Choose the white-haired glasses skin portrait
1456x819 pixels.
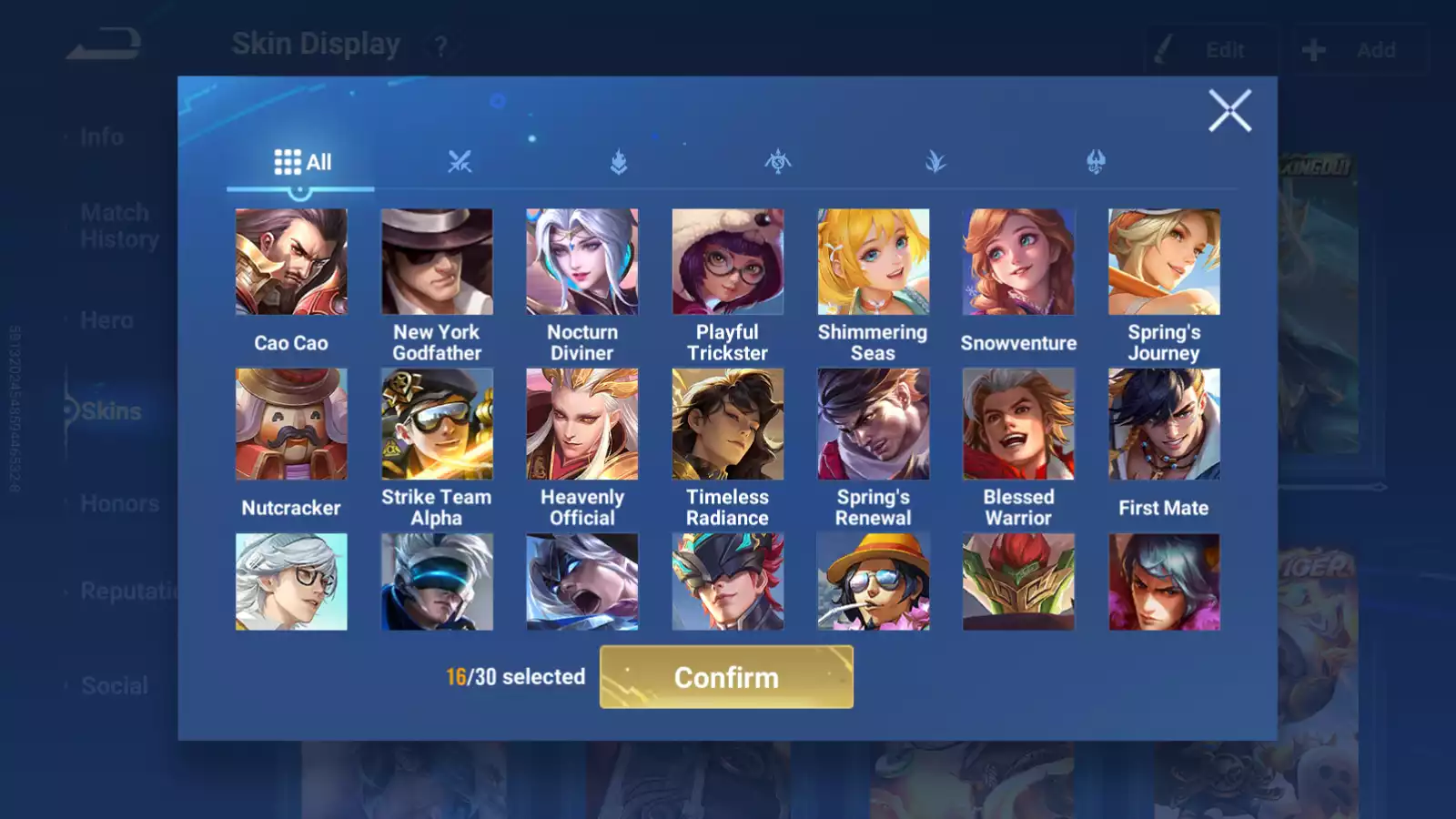coord(291,582)
